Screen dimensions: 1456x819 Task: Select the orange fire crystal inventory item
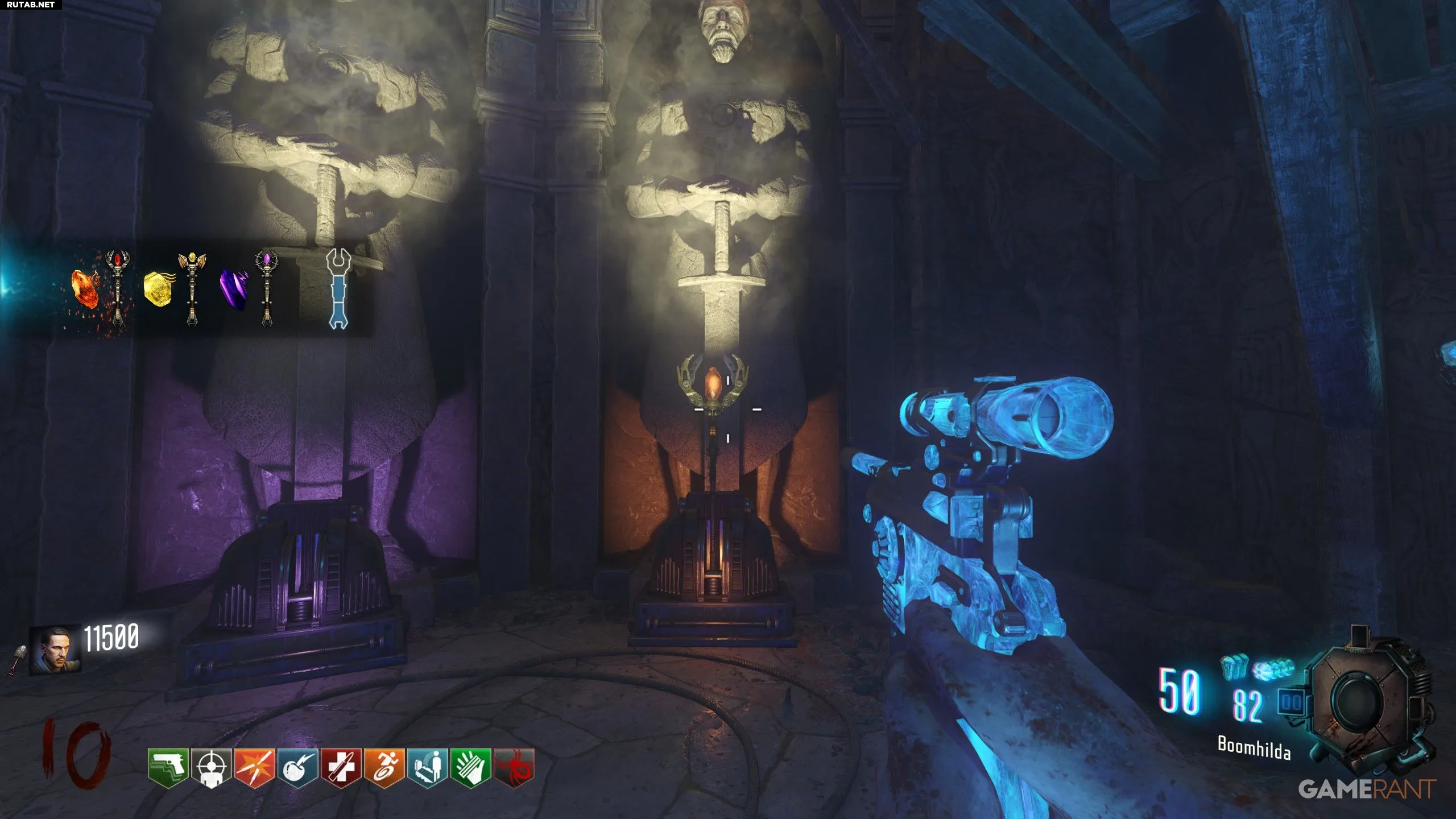(x=85, y=288)
